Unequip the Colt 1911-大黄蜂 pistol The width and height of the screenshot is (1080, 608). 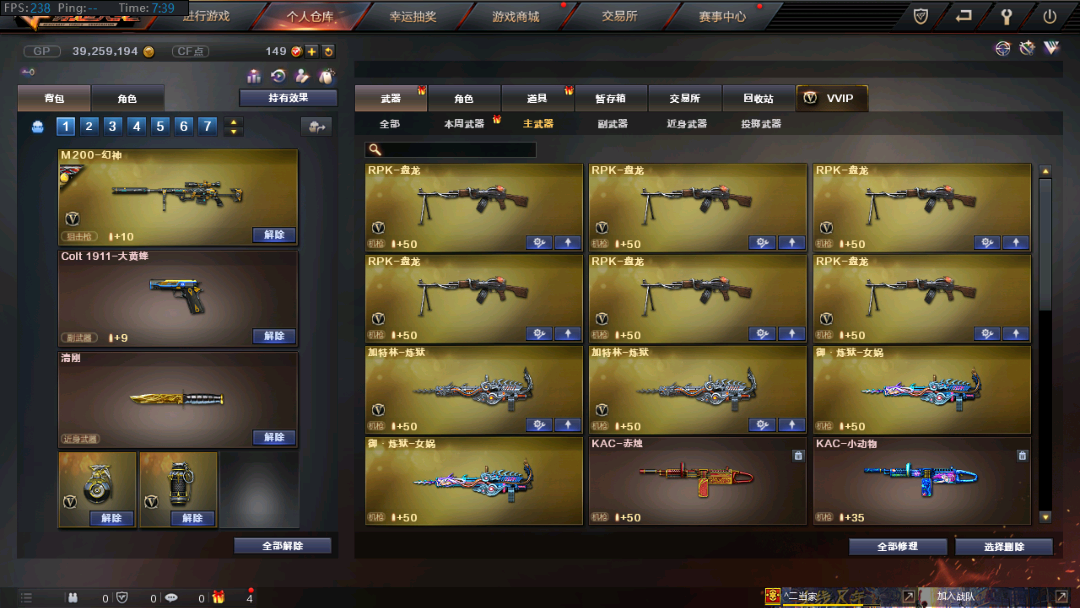pyautogui.click(x=274, y=336)
